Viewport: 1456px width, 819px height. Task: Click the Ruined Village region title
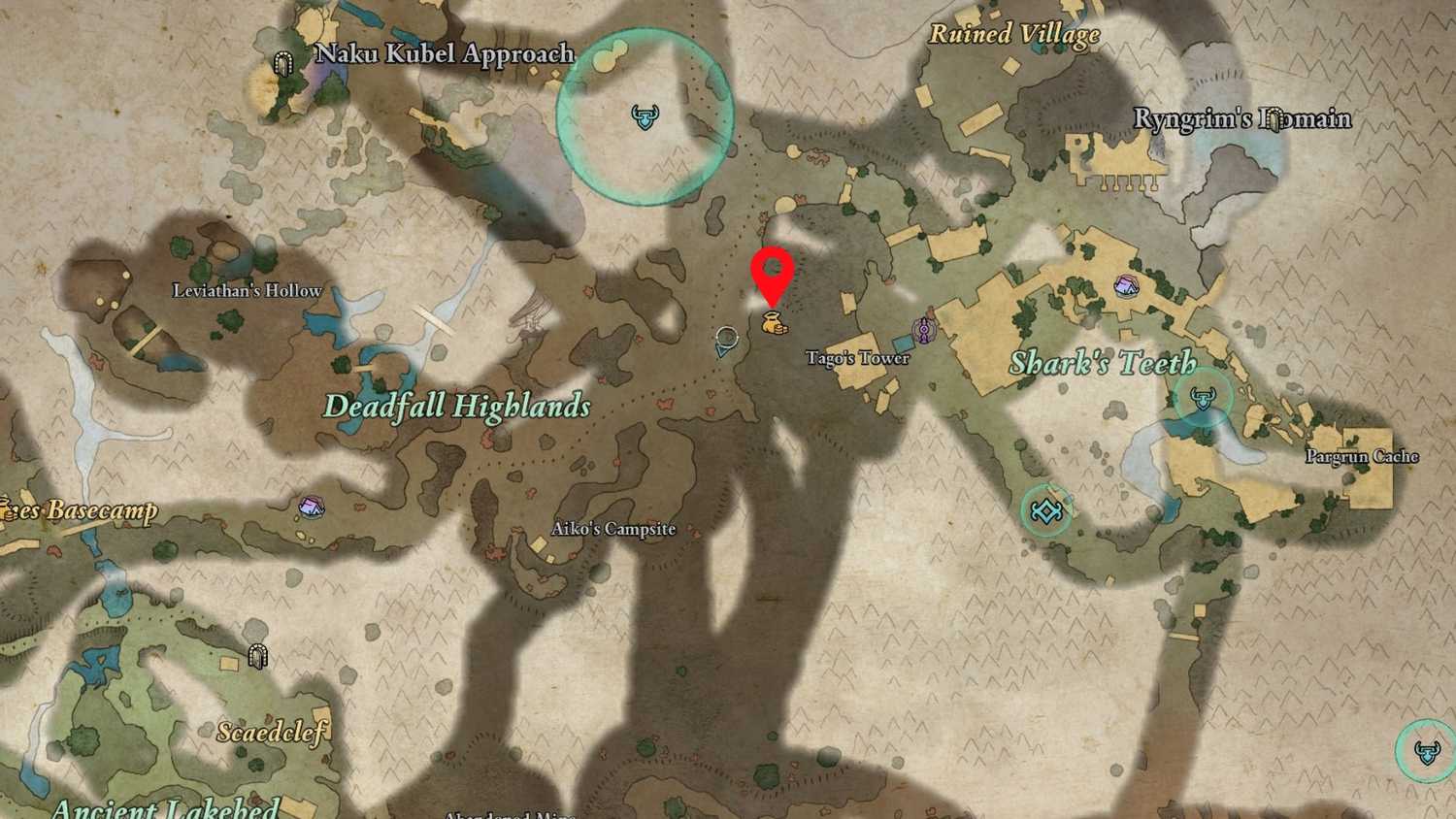(1015, 34)
